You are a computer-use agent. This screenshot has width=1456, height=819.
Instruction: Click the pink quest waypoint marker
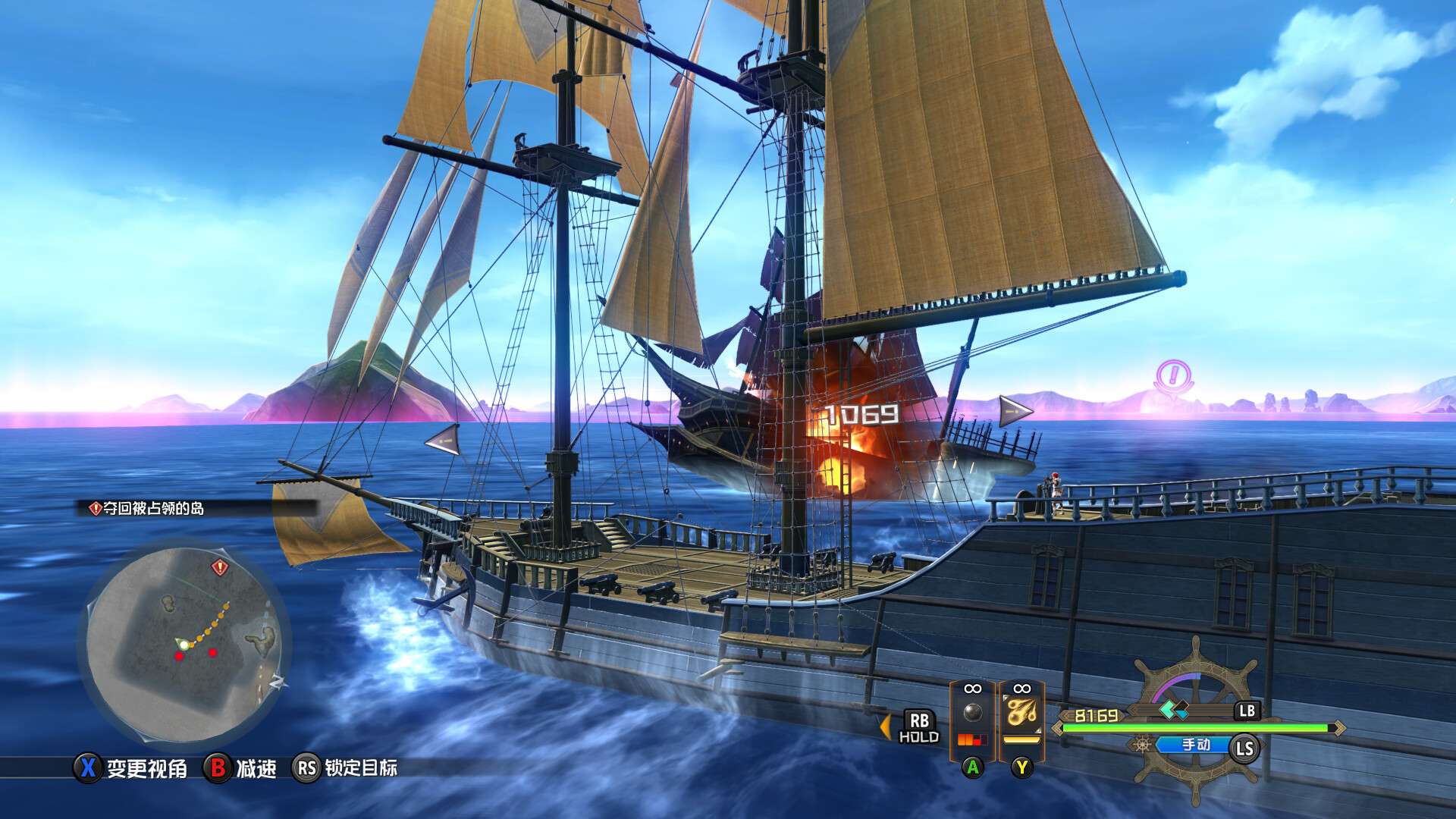click(1172, 376)
